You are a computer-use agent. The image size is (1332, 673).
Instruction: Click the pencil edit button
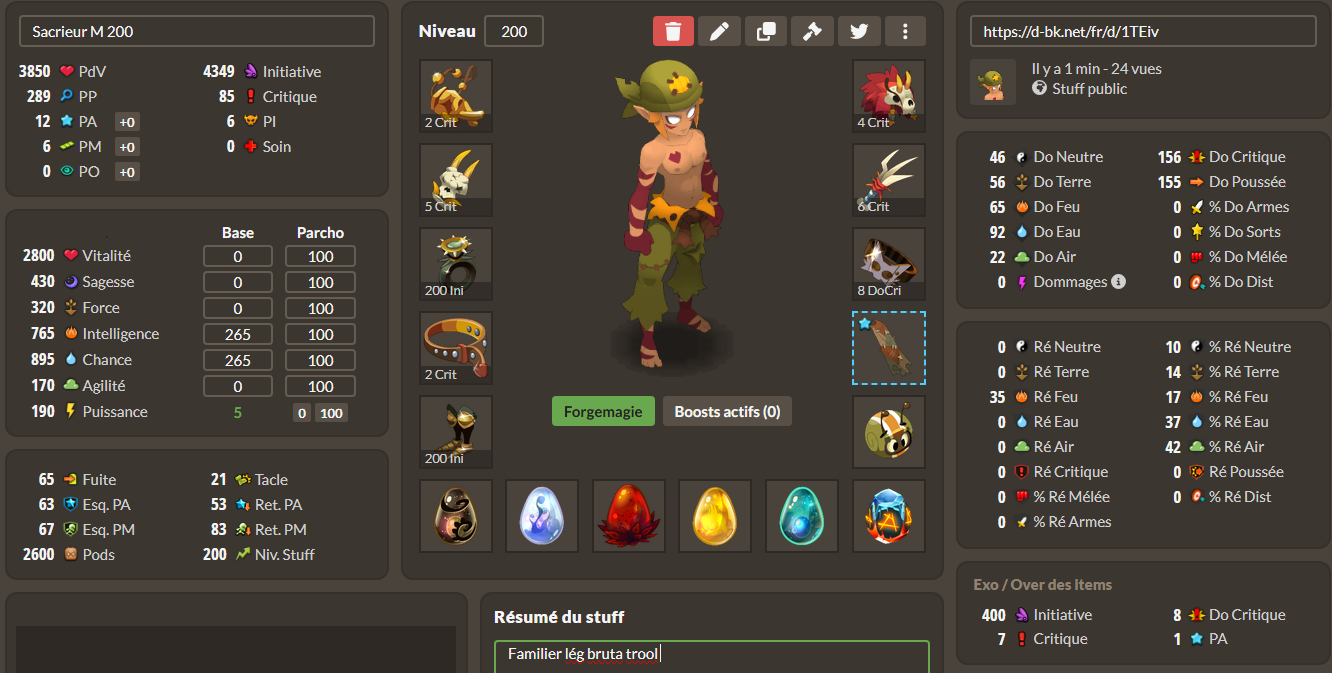point(719,31)
